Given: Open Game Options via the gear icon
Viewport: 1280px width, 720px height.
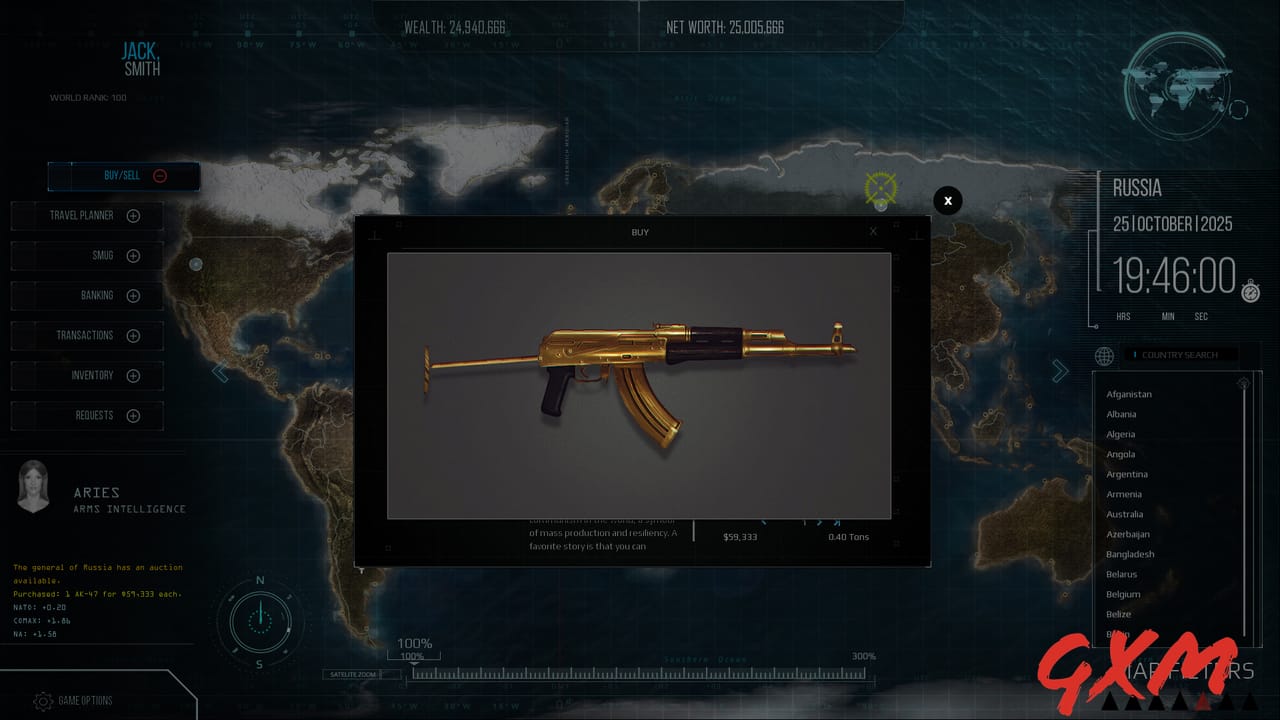Looking at the screenshot, I should click(41, 701).
